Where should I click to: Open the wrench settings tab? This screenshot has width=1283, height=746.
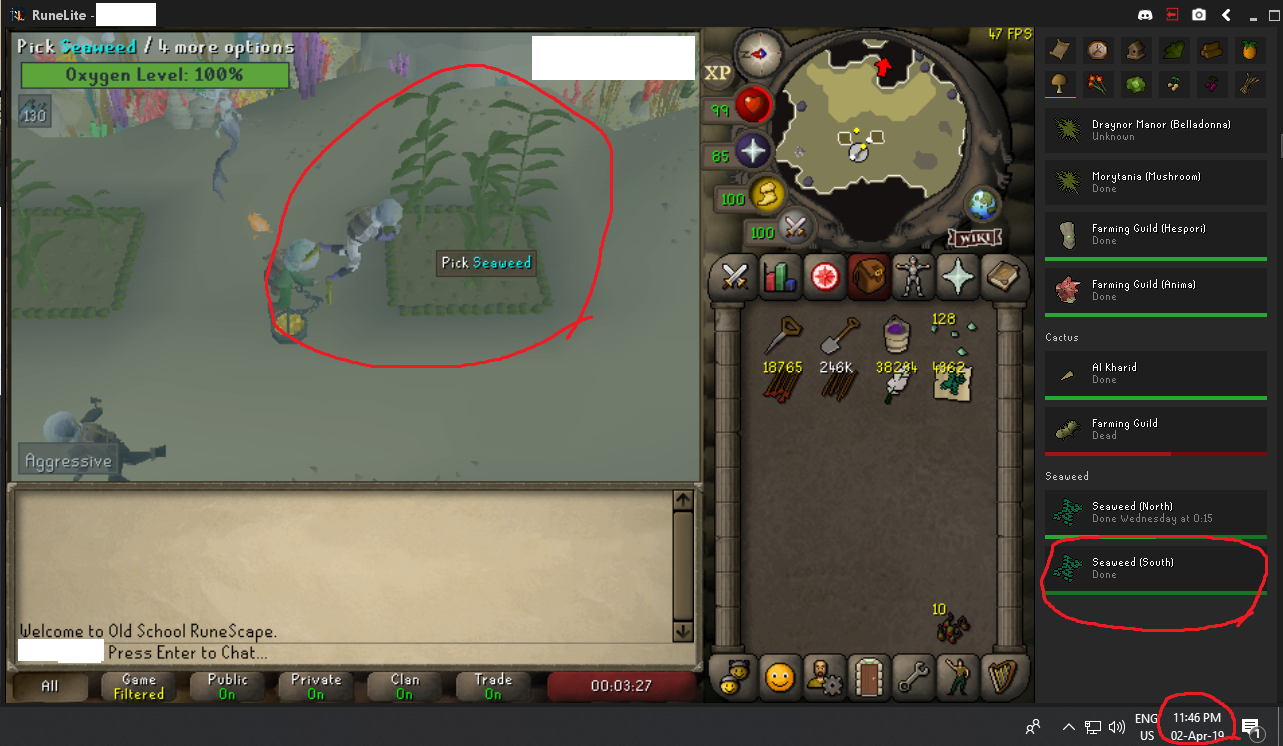pyautogui.click(x=914, y=678)
